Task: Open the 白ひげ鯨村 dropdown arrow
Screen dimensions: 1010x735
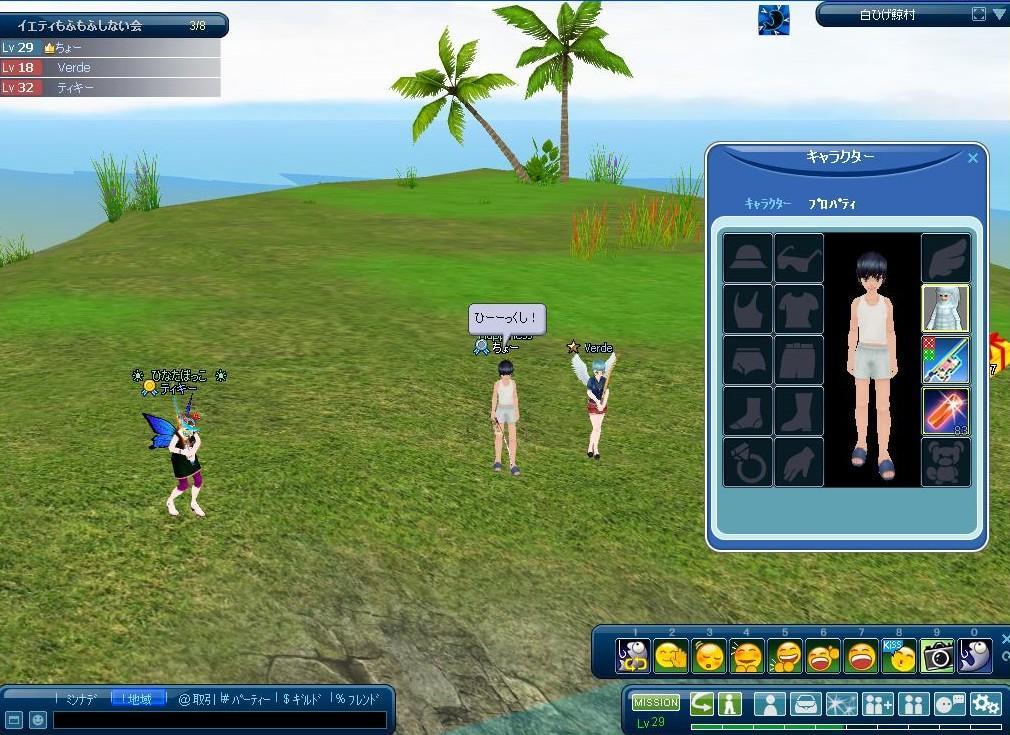Action: pos(999,15)
